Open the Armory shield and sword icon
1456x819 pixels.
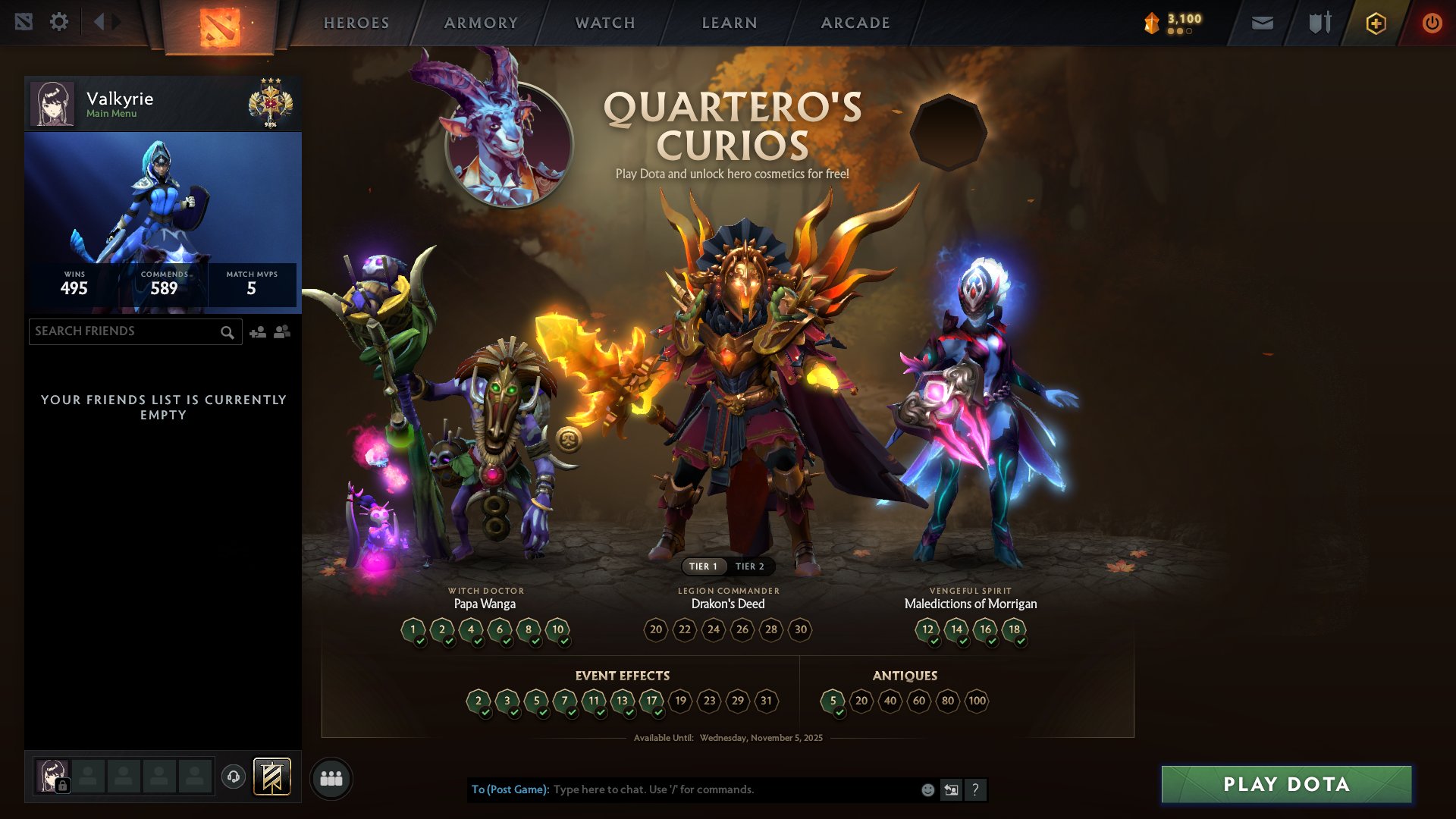point(1319,22)
